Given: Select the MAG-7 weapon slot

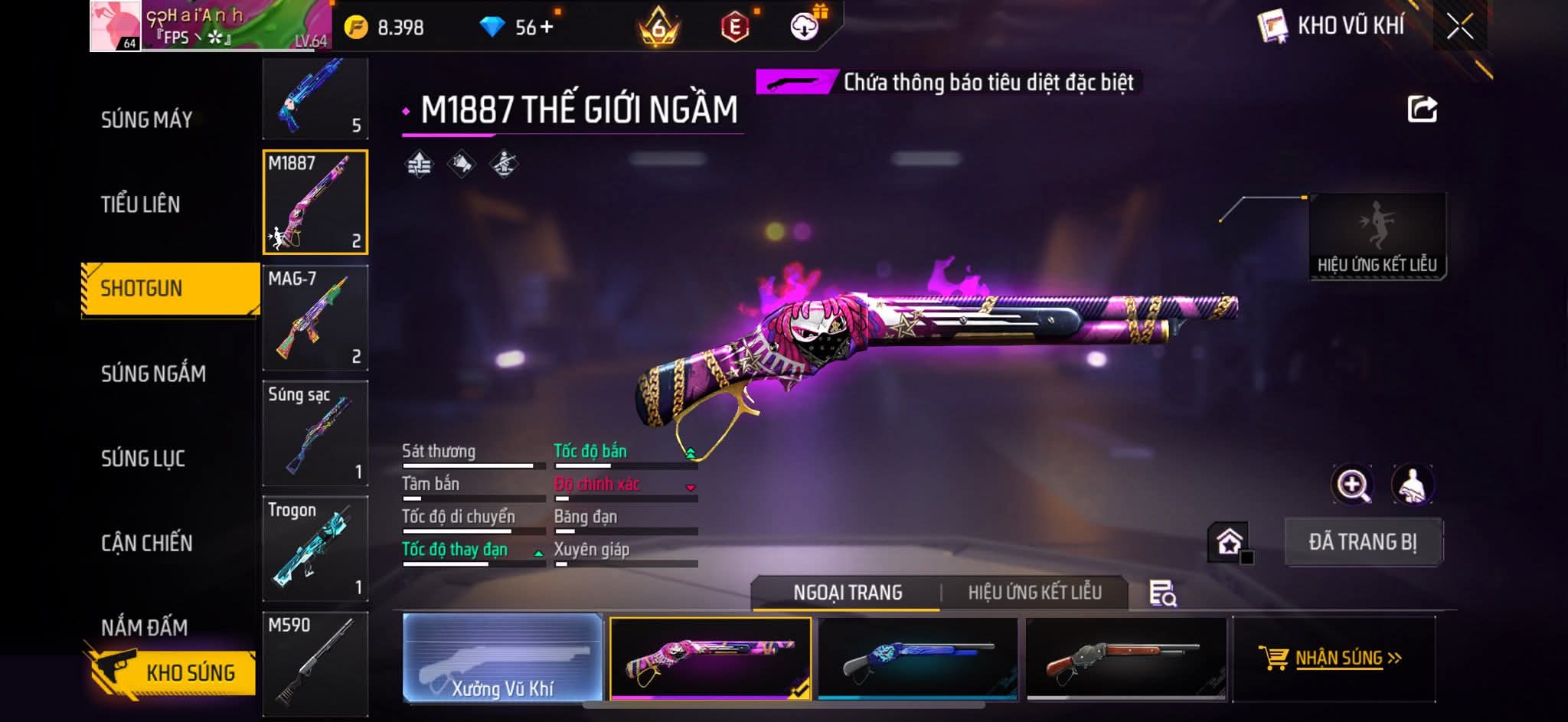Looking at the screenshot, I should 315,318.
